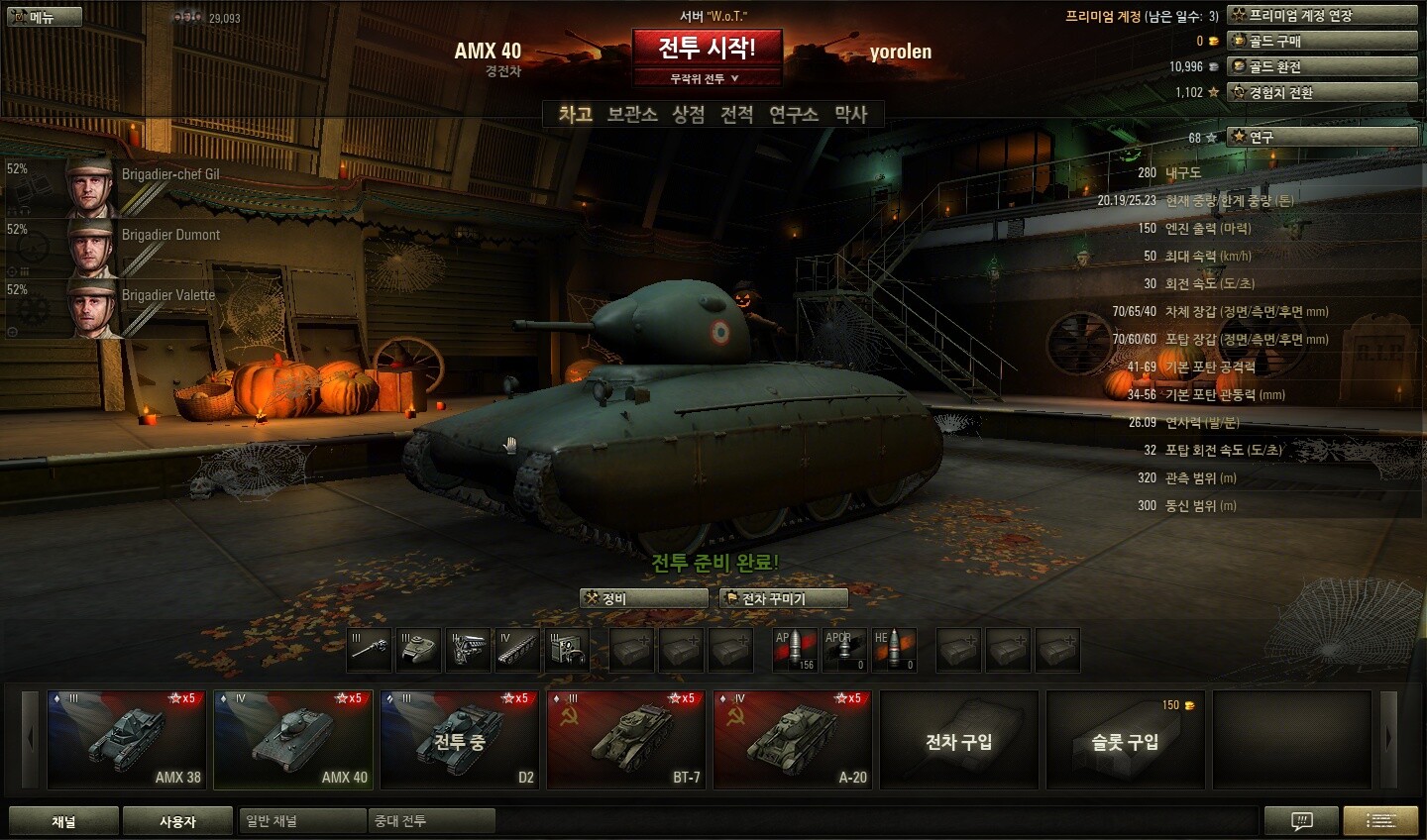Purchase a garage slot with 슬롯 구입
This screenshot has height=840, width=1427.
1125,740
